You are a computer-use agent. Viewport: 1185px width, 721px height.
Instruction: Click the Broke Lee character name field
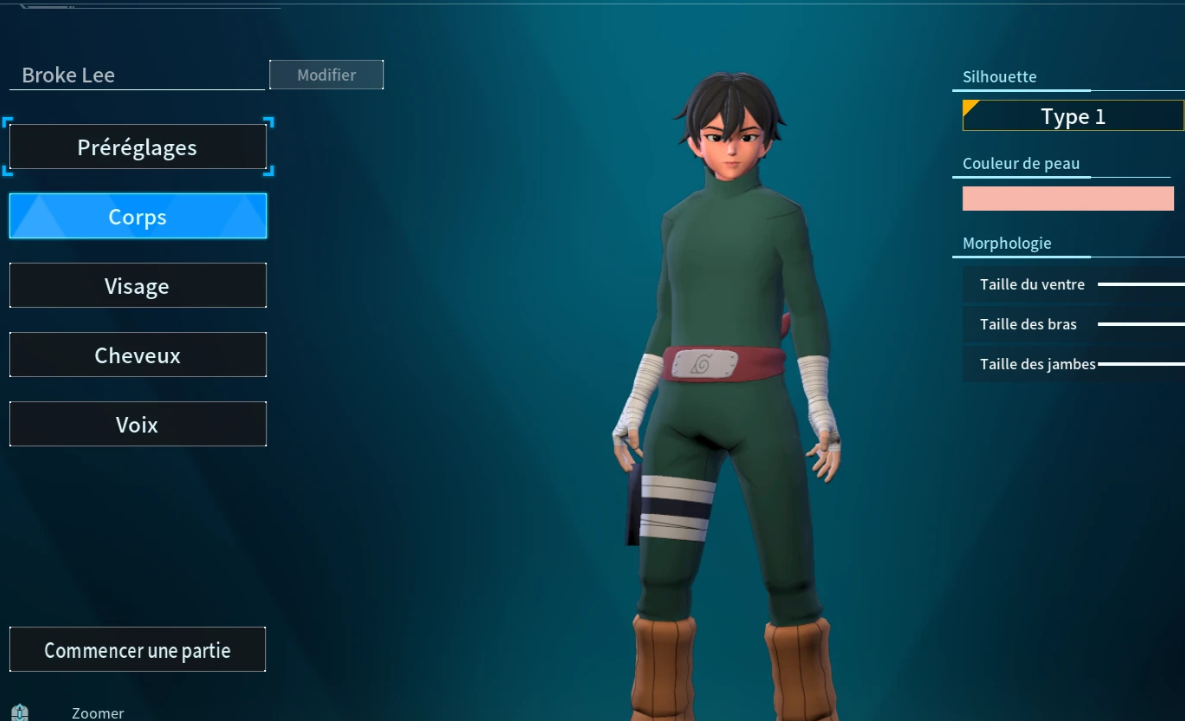137,76
